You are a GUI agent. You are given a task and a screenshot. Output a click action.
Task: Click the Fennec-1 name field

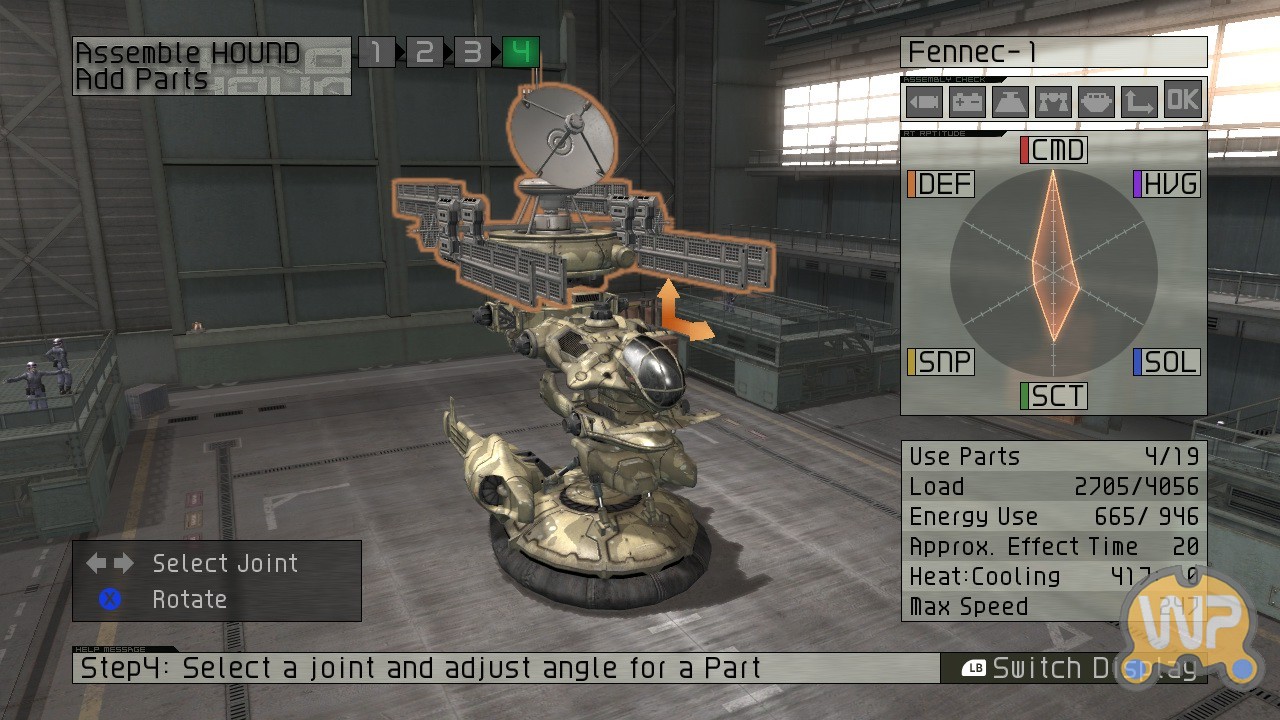coord(1053,52)
